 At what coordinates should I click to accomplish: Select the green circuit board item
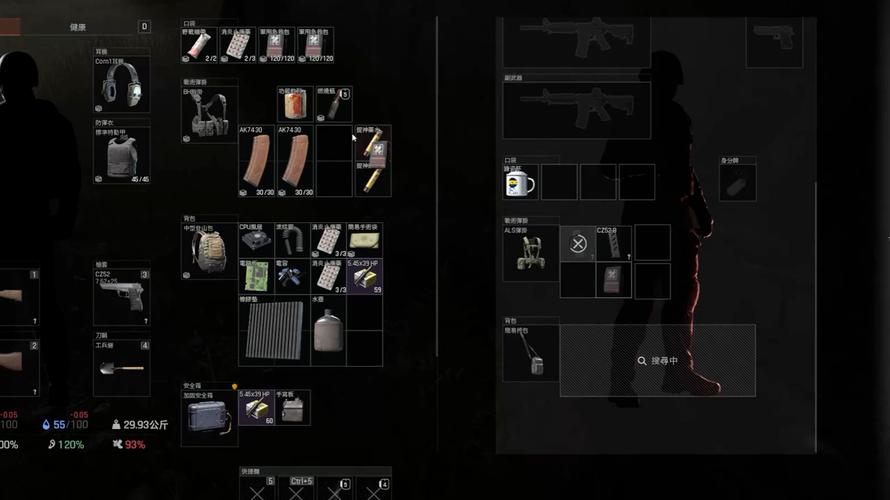coord(257,276)
